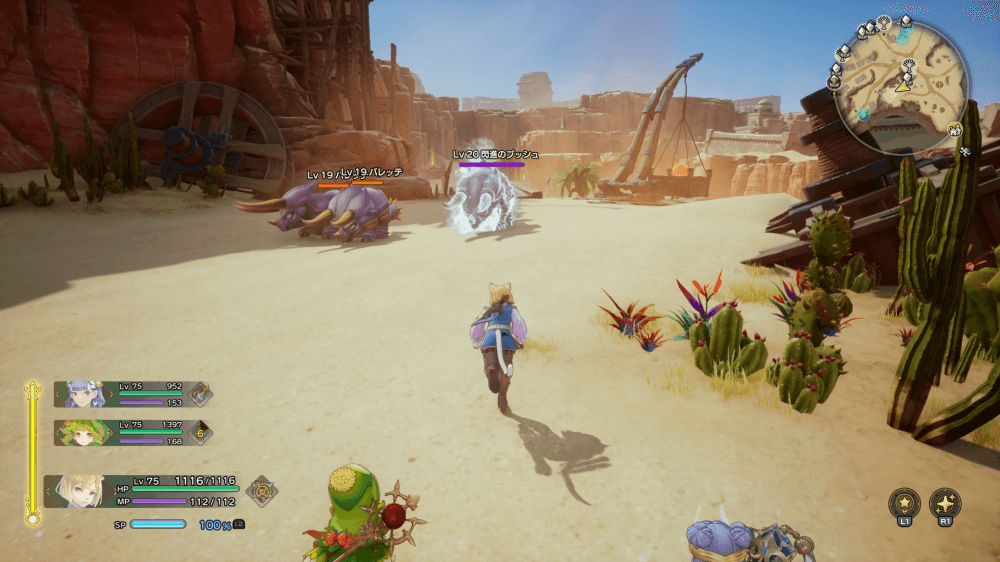Image resolution: width=1000 pixels, height=562 pixels.
Task: Select the green-haired party member portrait
Action: (x=84, y=432)
